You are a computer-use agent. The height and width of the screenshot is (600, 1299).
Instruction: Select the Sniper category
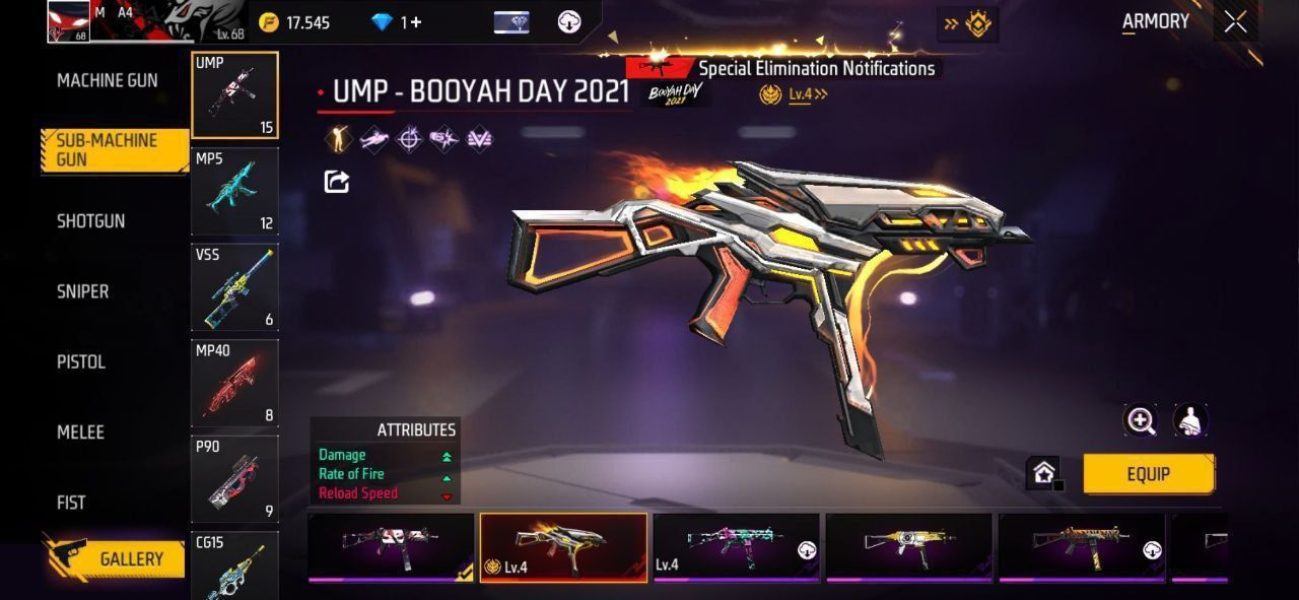click(83, 292)
